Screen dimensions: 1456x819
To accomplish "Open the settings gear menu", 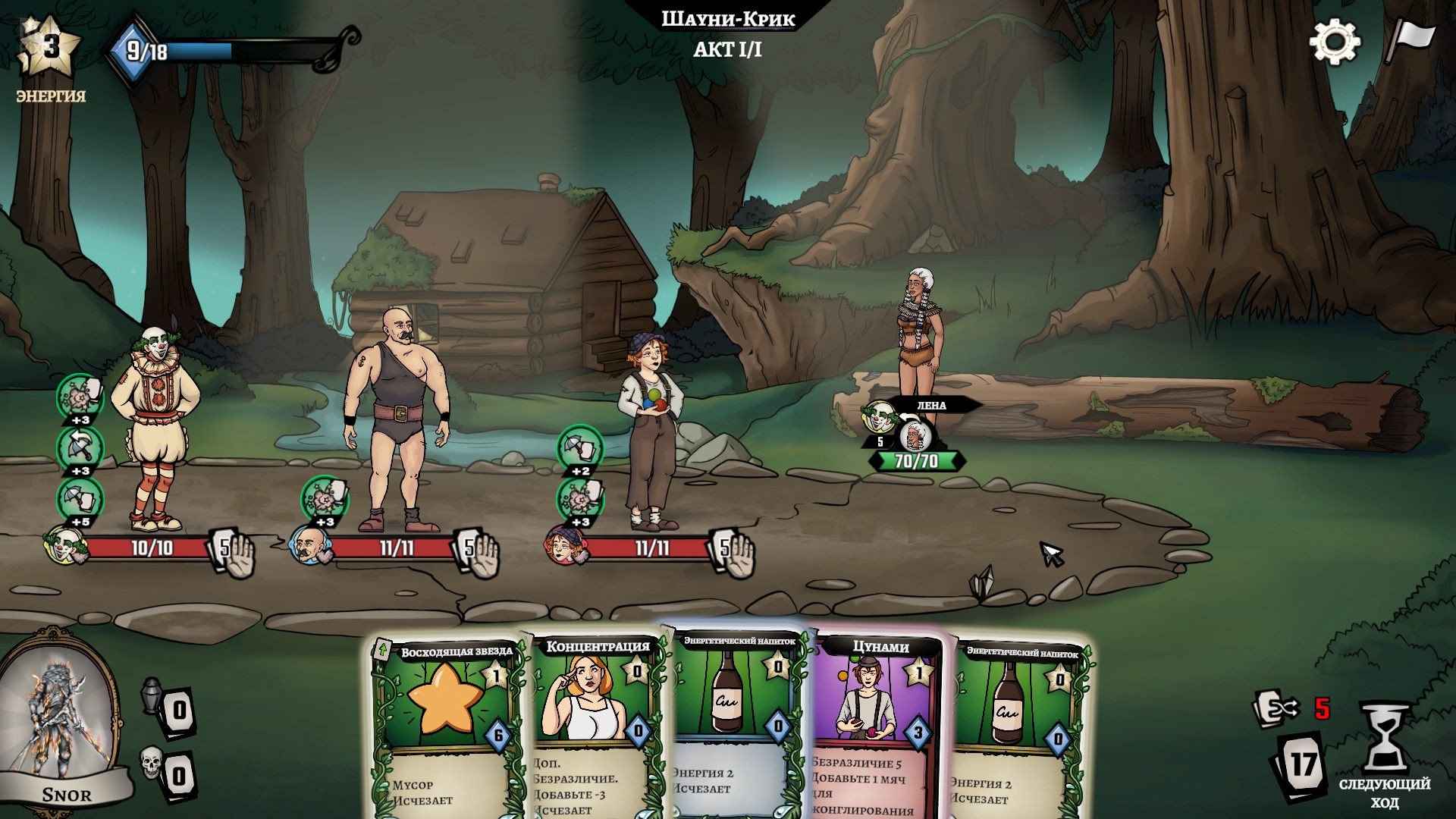I will [1335, 41].
